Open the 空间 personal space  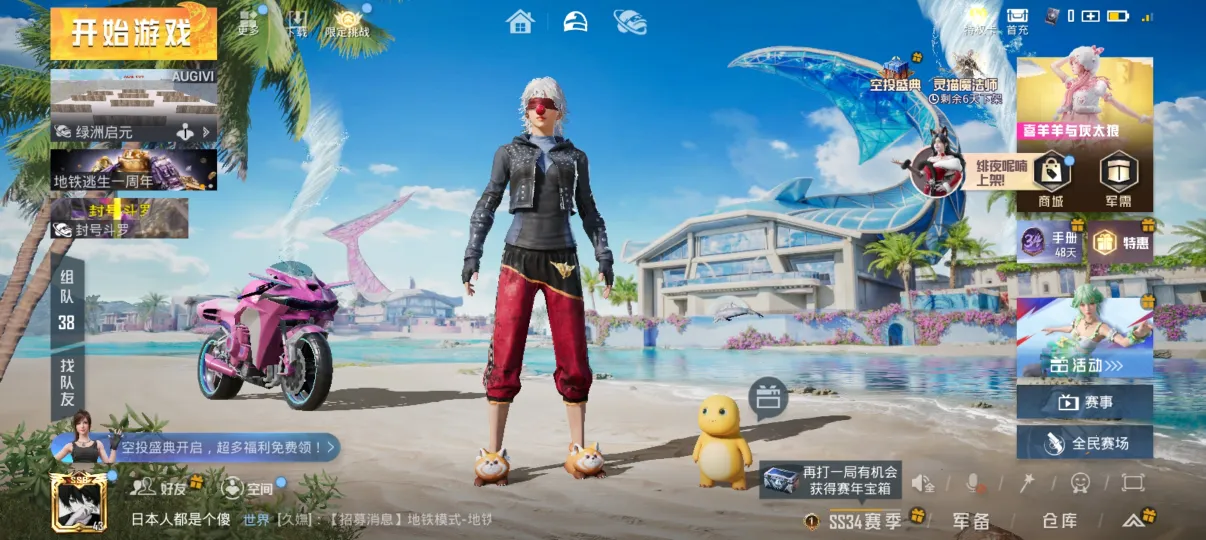[246, 488]
